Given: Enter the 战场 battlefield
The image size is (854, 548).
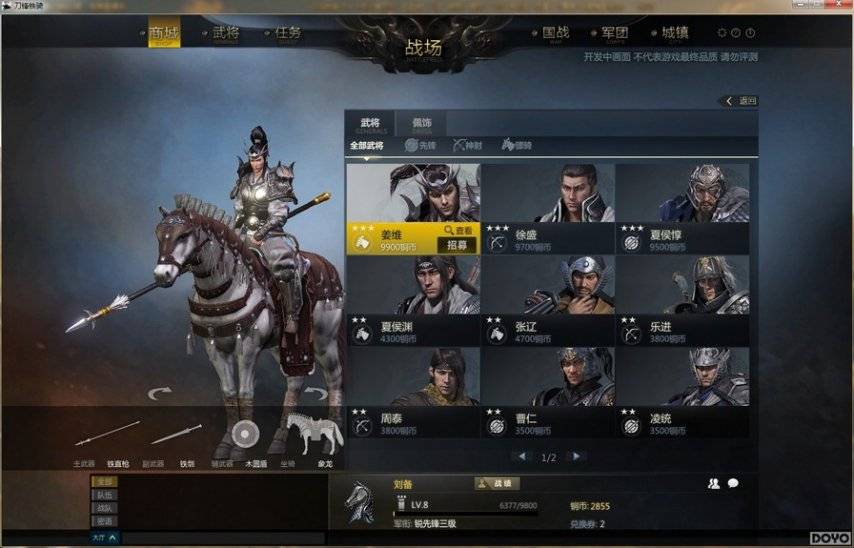Looking at the screenshot, I should [423, 48].
